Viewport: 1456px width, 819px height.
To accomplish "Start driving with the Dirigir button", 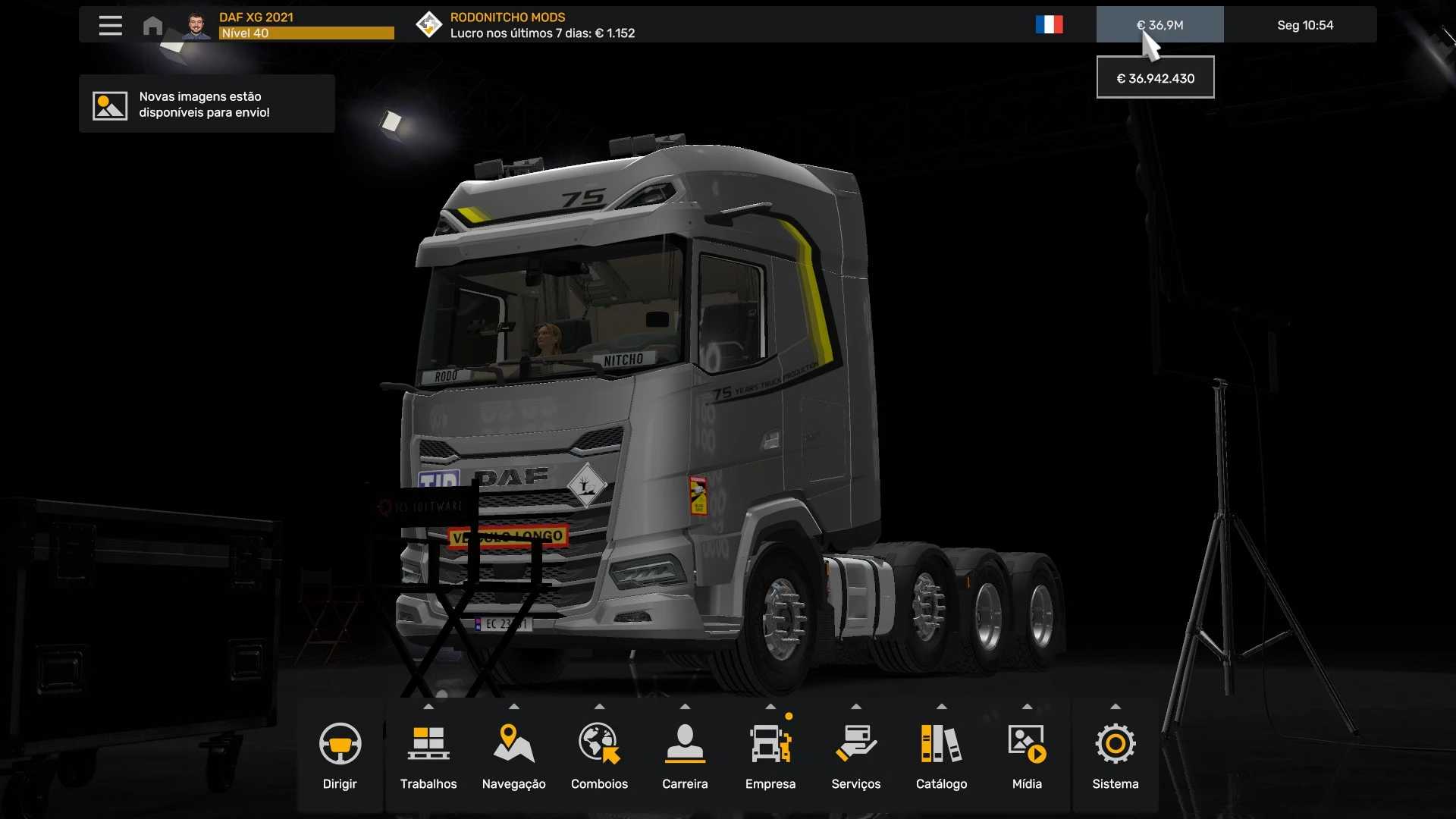I will (340, 756).
